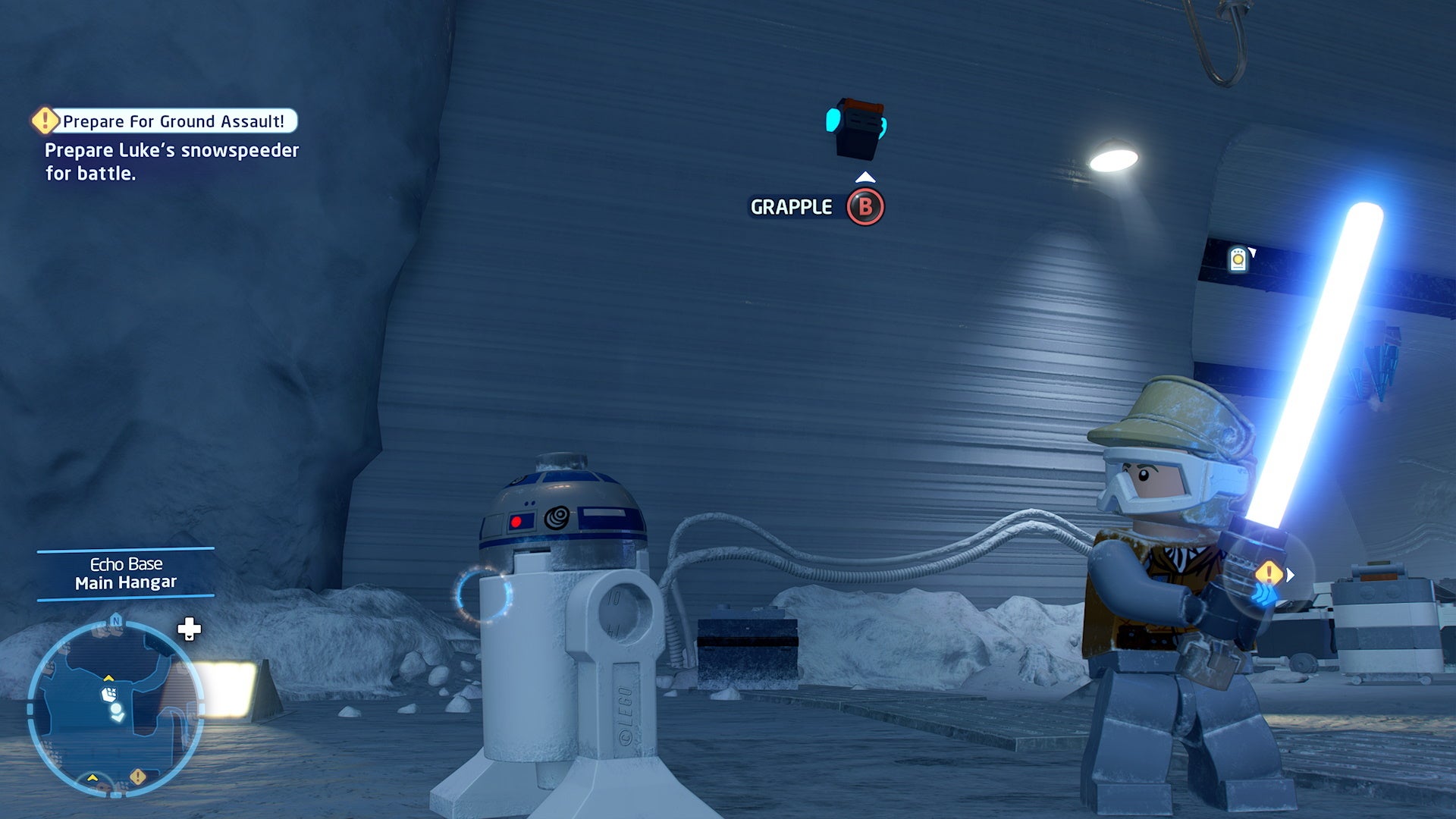This screenshot has width=1456, height=819.
Task: Click the yellow chevron marker at the minimap's top
Action: tap(108, 679)
